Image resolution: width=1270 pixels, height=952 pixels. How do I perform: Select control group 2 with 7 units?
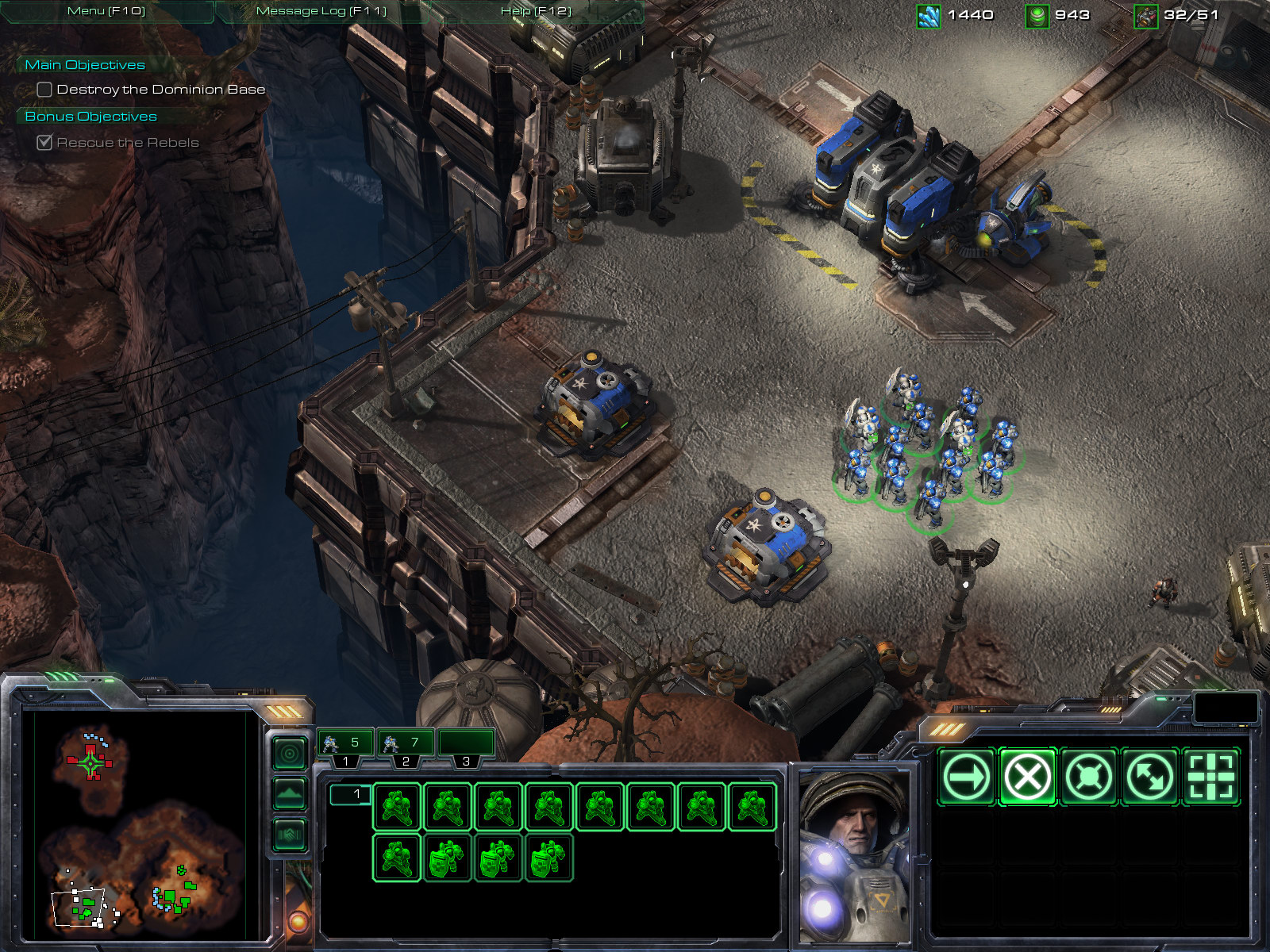pos(406,744)
